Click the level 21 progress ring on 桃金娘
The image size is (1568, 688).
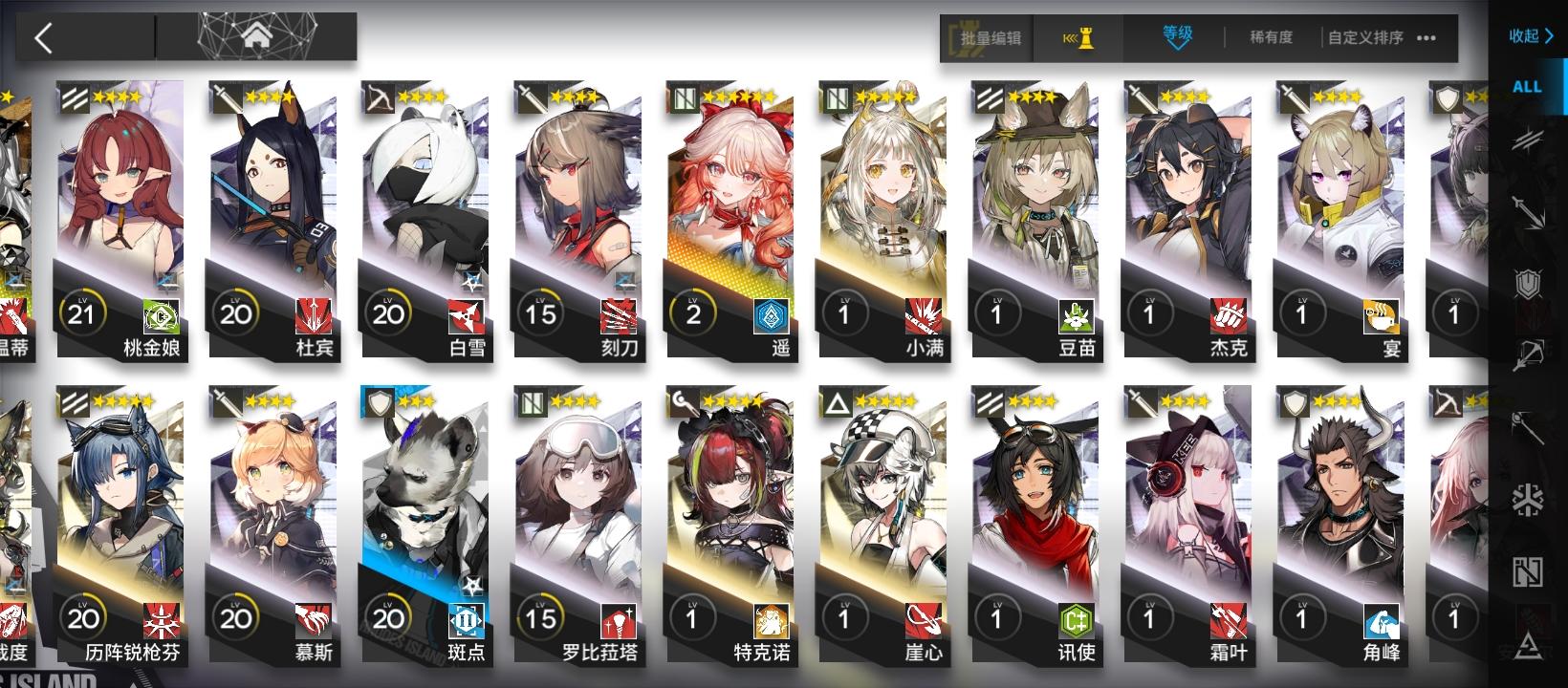click(84, 312)
